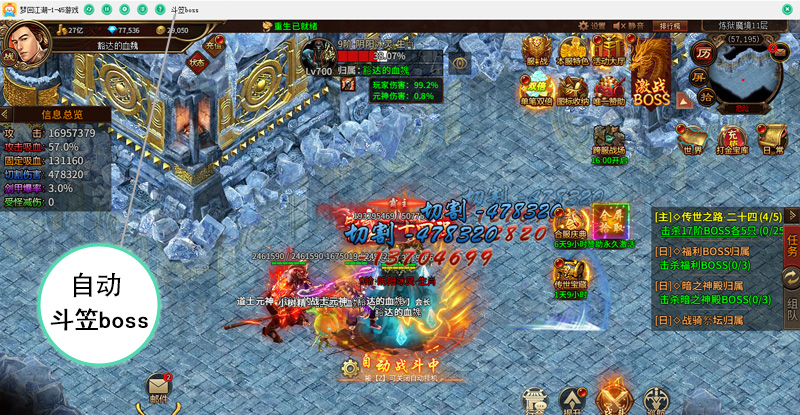Open the 单笔双倍 recharge bonus icon

pos(538,92)
